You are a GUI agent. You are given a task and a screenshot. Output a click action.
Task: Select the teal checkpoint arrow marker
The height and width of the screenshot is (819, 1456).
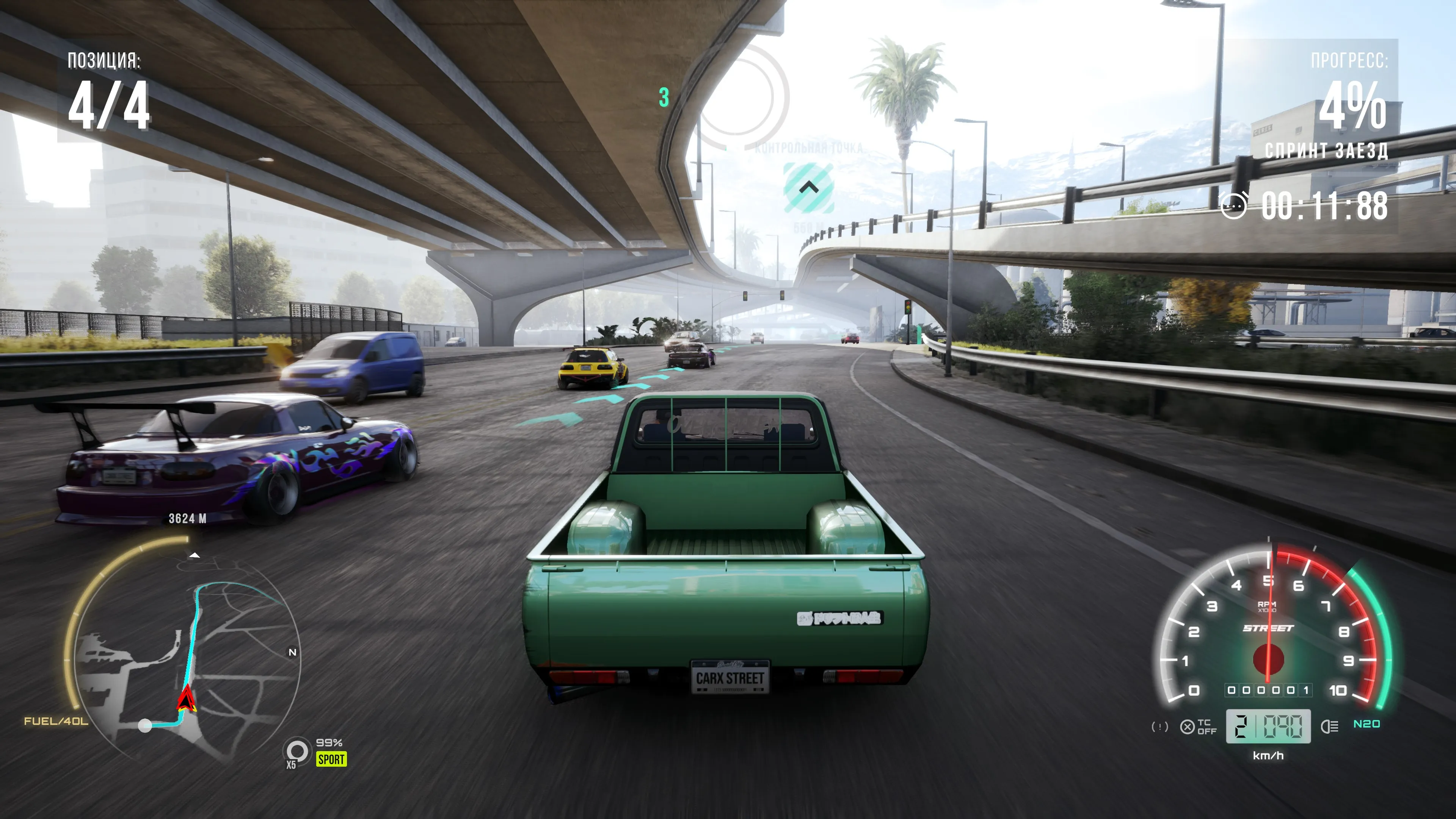click(809, 188)
